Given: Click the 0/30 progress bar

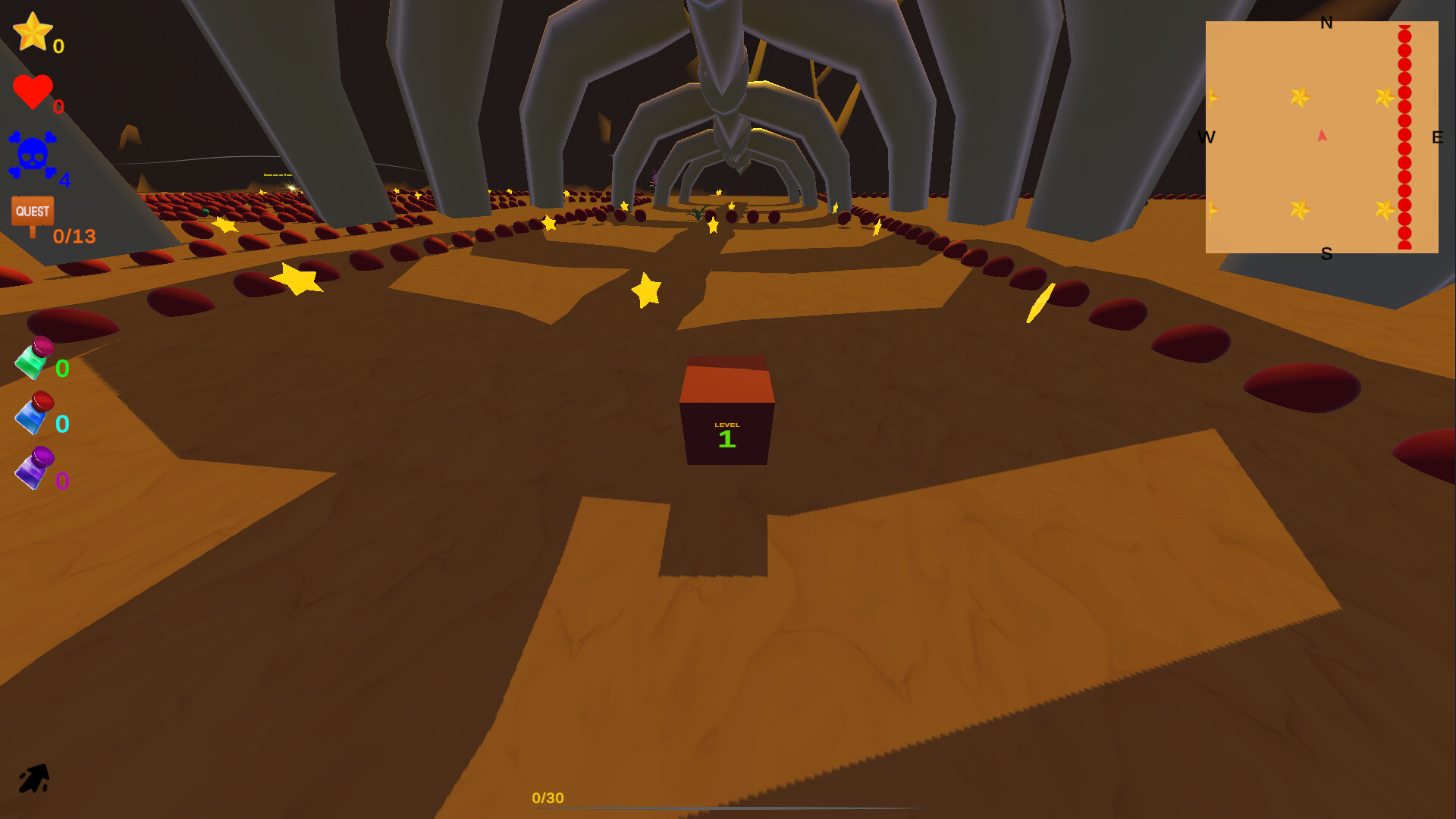Looking at the screenshot, I should click(x=548, y=798).
